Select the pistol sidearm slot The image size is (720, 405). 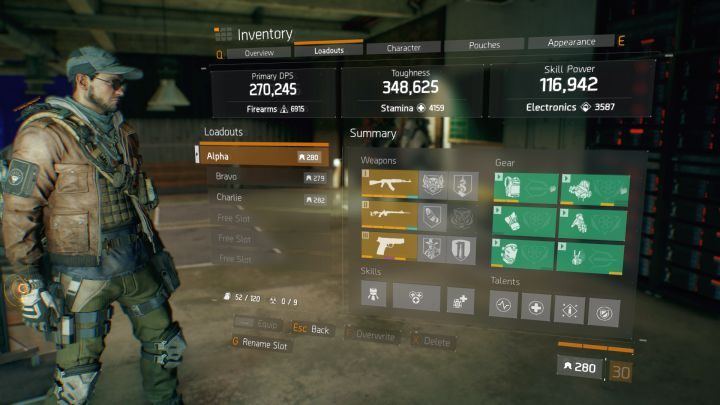(388, 246)
